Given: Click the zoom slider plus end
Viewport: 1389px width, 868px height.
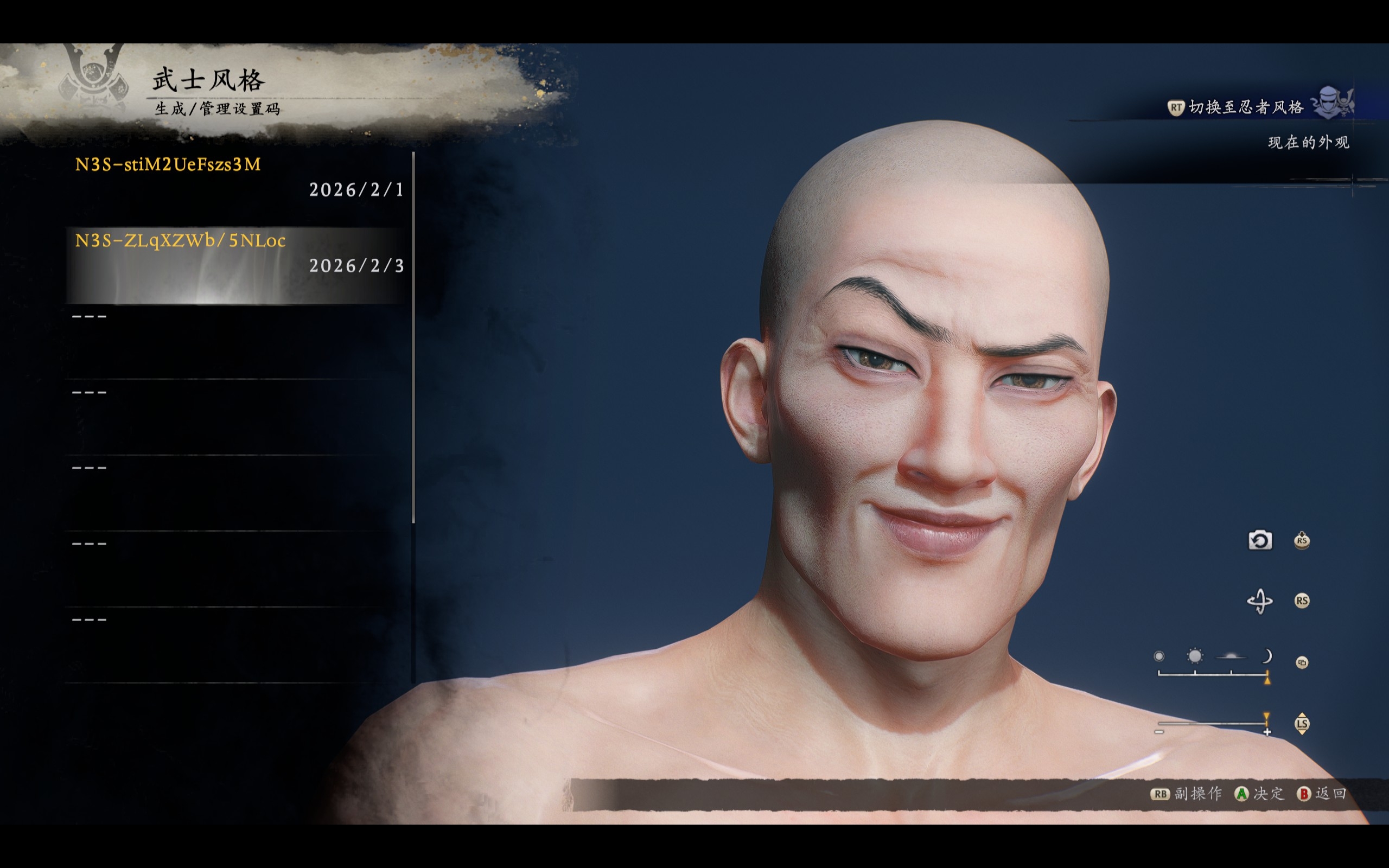Looking at the screenshot, I should click(x=1267, y=732).
